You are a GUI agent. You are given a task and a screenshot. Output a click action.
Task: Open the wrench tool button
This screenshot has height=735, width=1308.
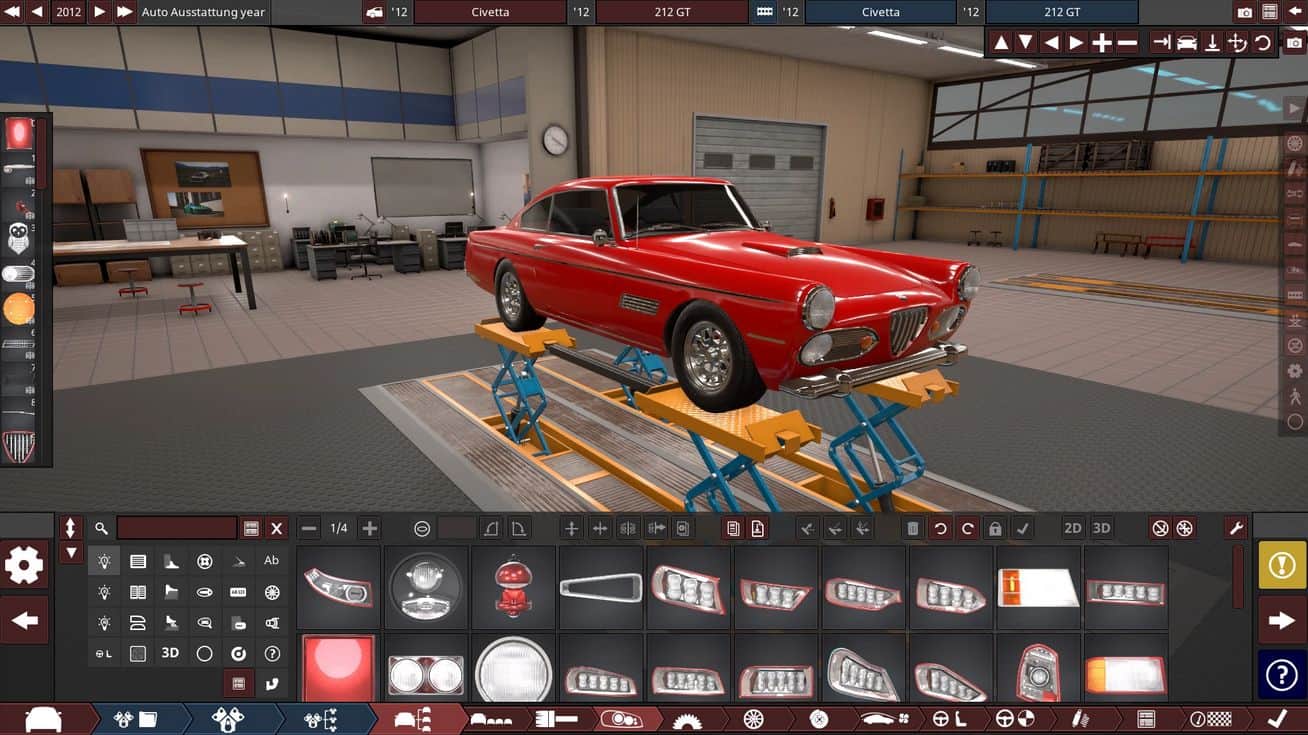(x=1235, y=528)
